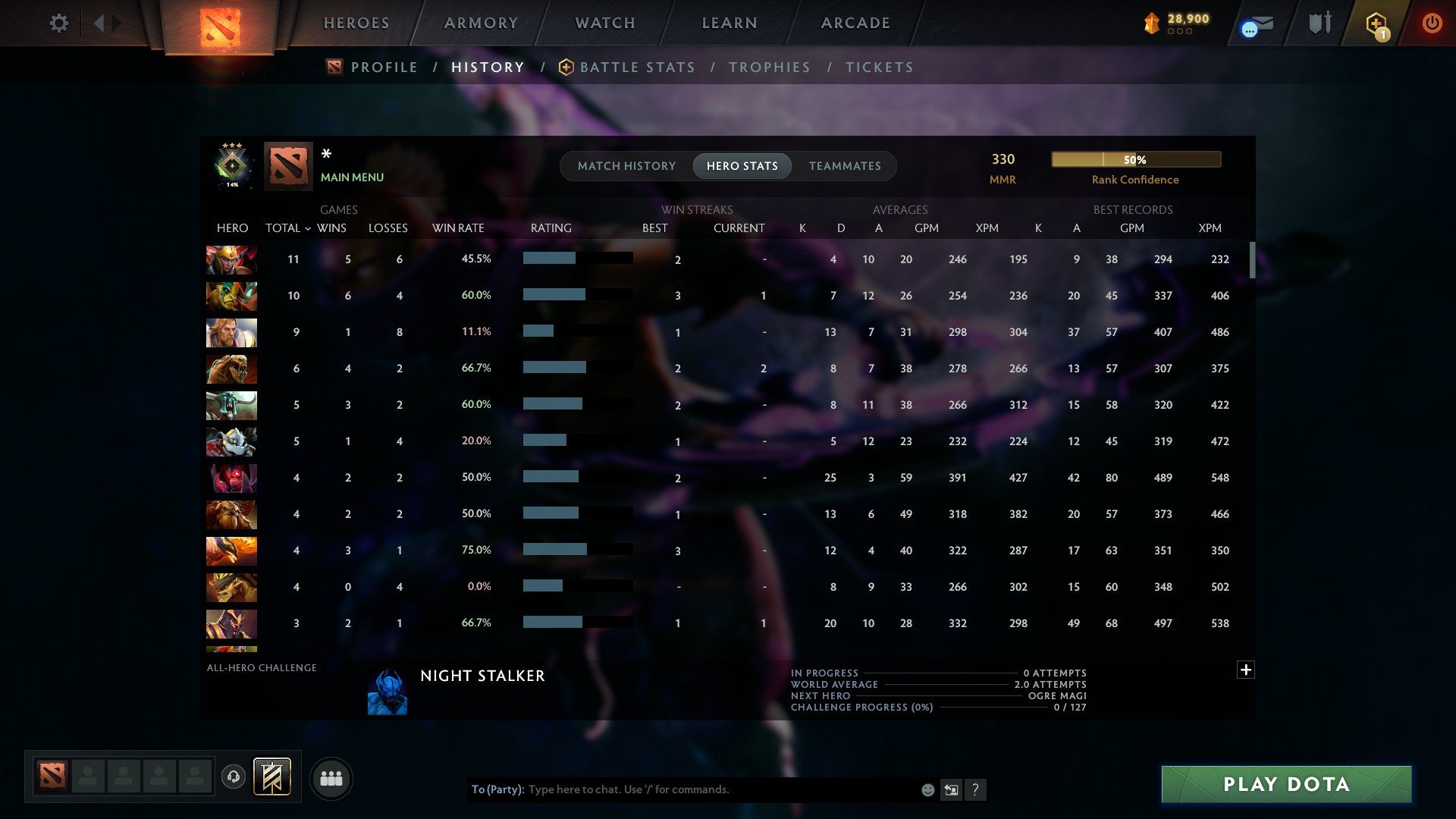Click the shield and sword armory icon
The image size is (1456, 819).
(x=1319, y=23)
